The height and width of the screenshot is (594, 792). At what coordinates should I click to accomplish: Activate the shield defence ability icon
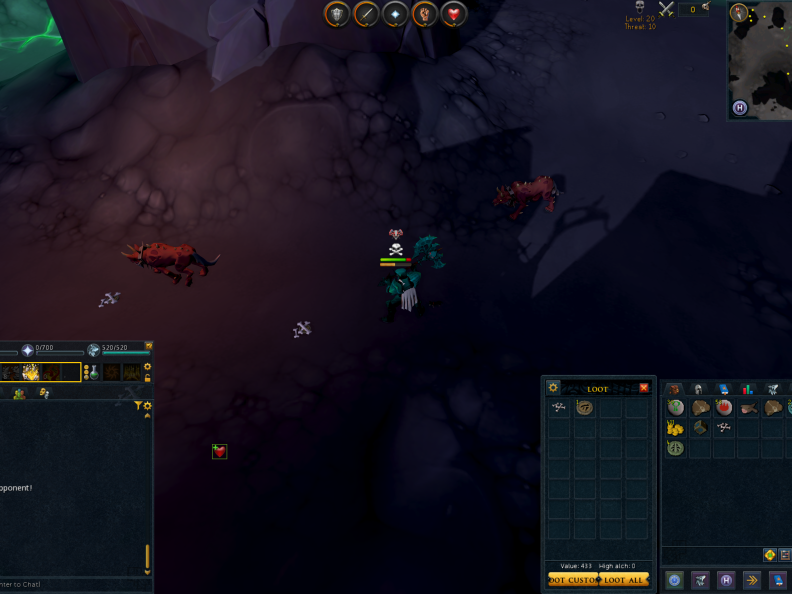pyautogui.click(x=338, y=14)
